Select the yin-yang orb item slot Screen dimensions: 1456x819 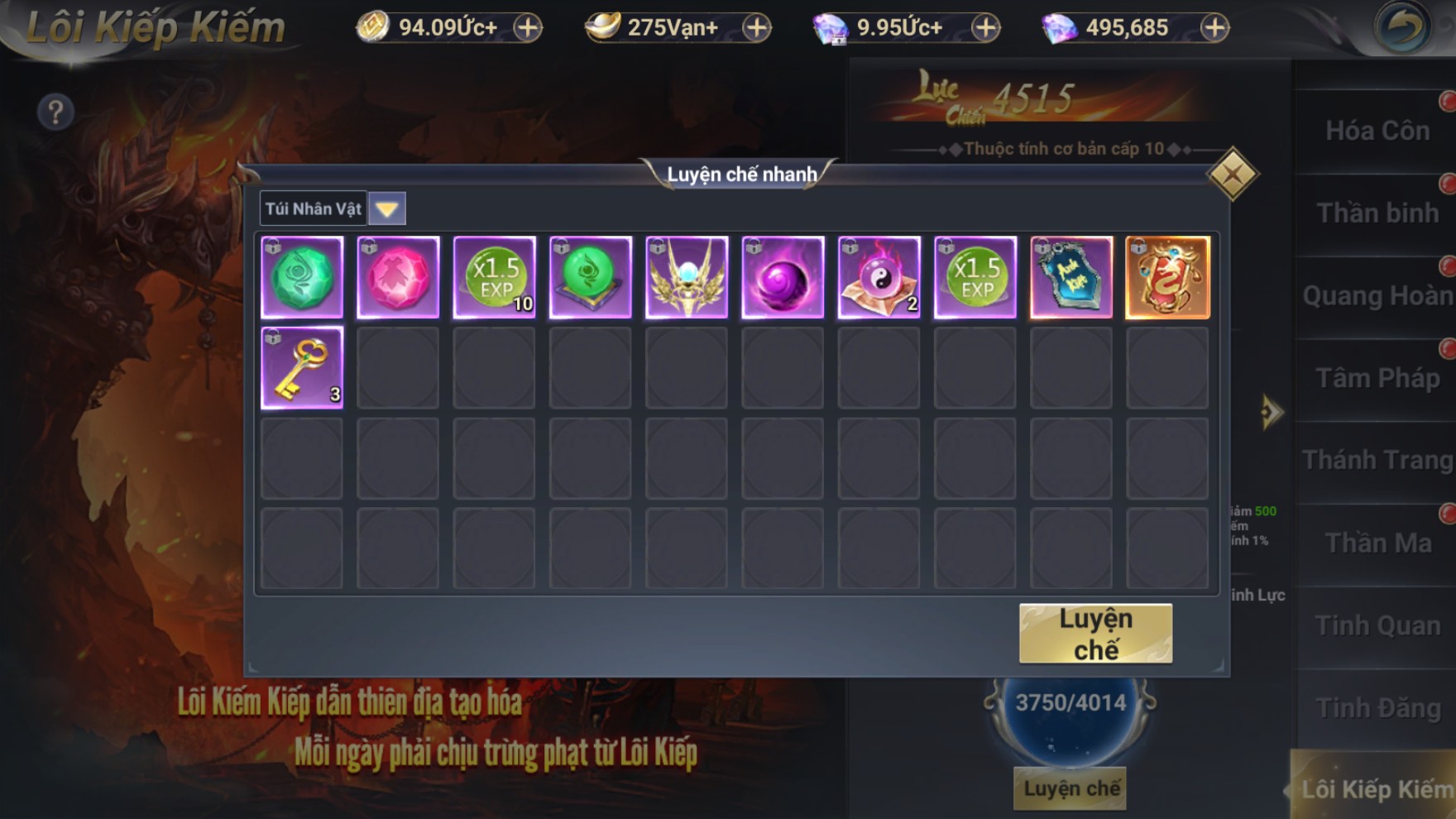(879, 277)
